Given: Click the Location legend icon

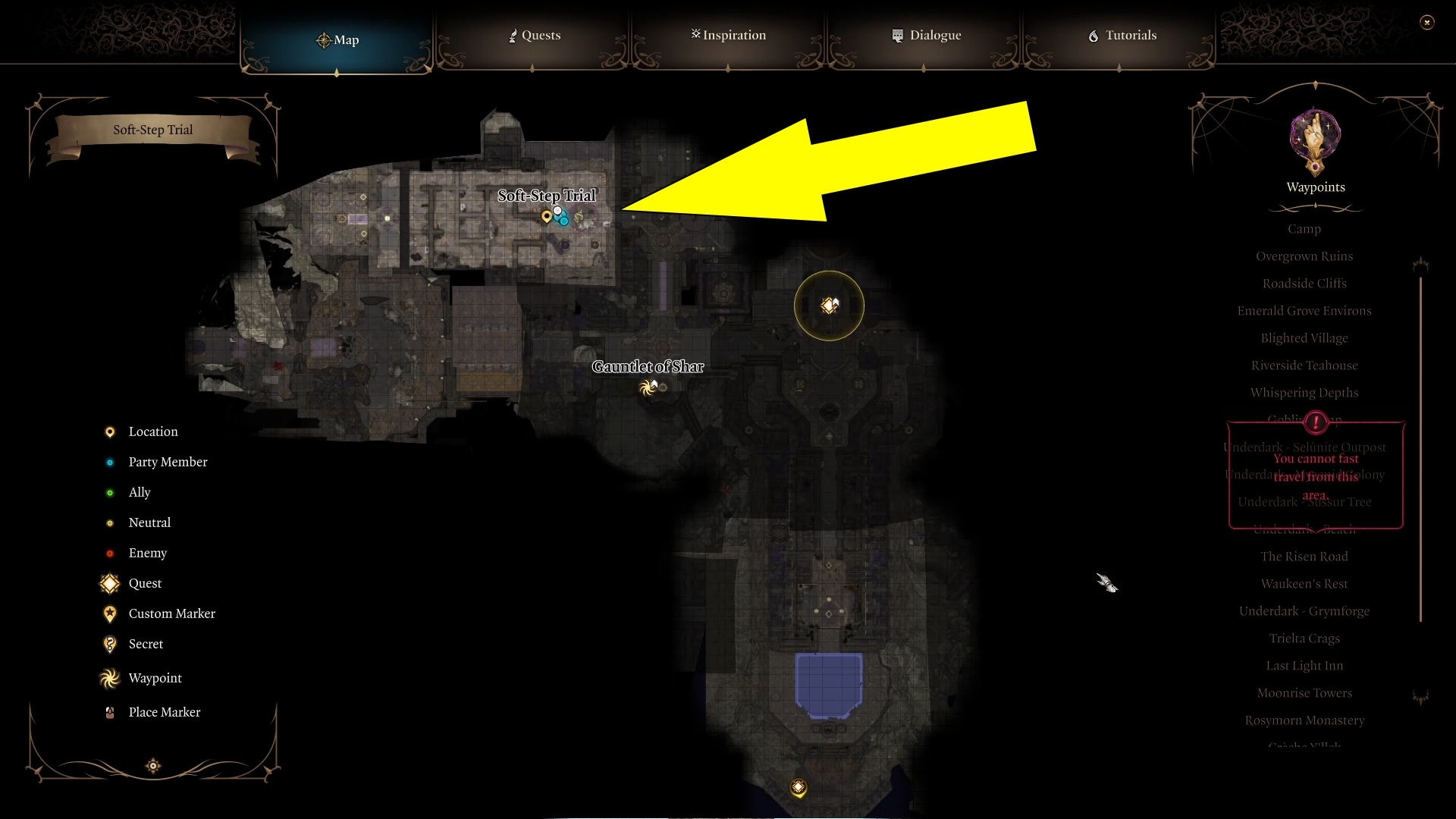Looking at the screenshot, I should (110, 431).
